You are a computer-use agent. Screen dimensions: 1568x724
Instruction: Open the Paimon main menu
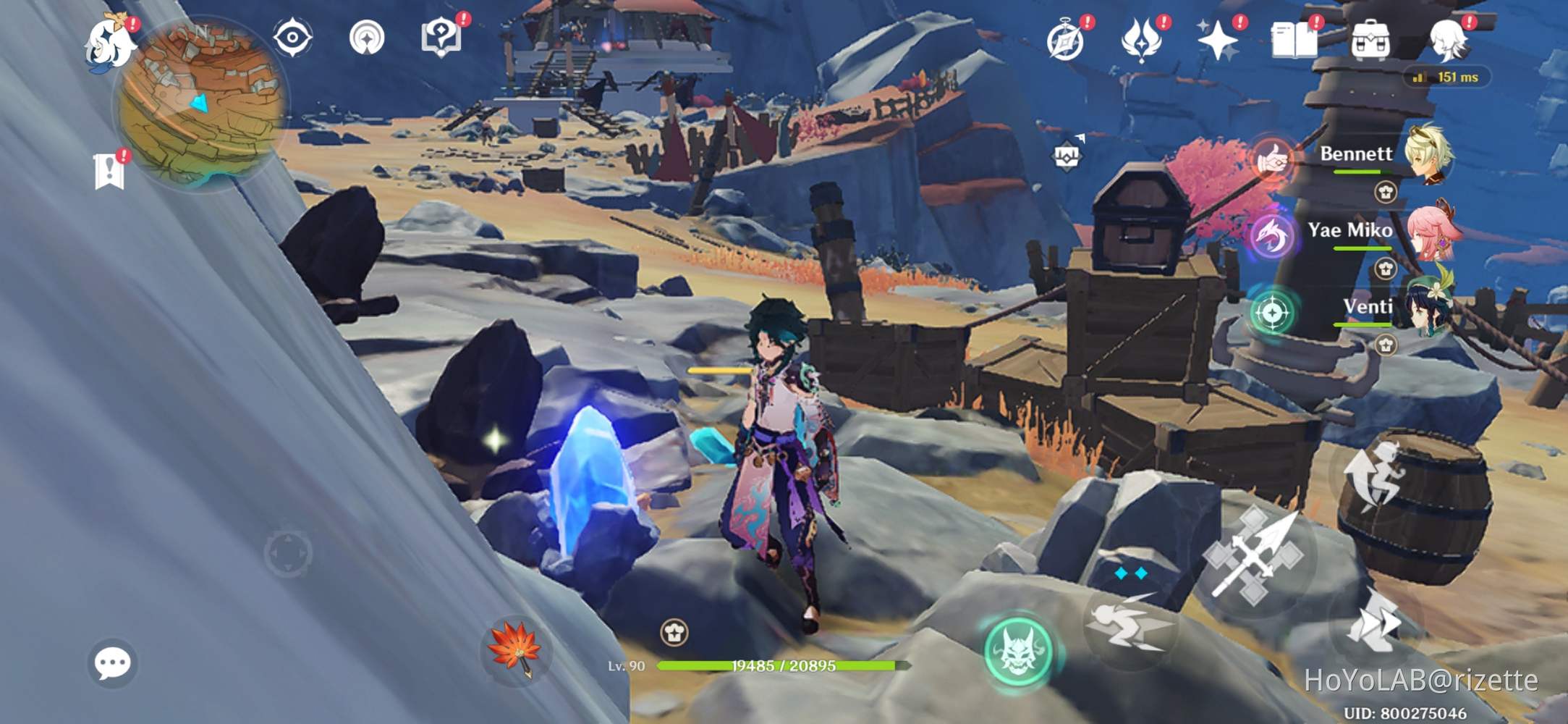click(x=110, y=45)
